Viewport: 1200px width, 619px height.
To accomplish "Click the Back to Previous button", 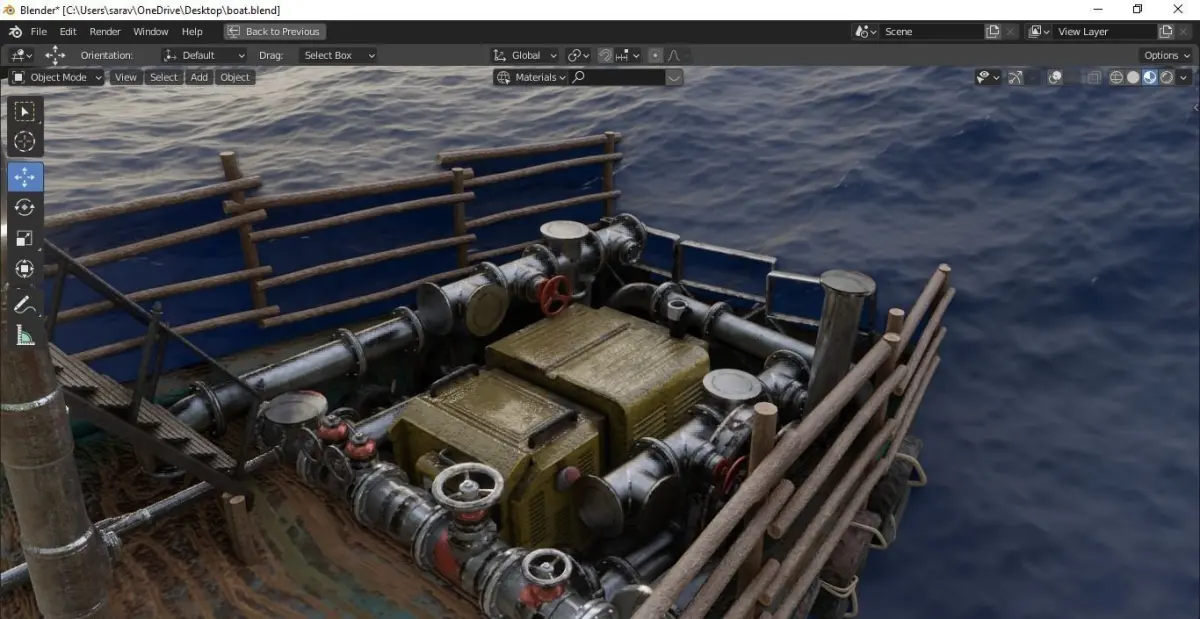I will pos(273,32).
